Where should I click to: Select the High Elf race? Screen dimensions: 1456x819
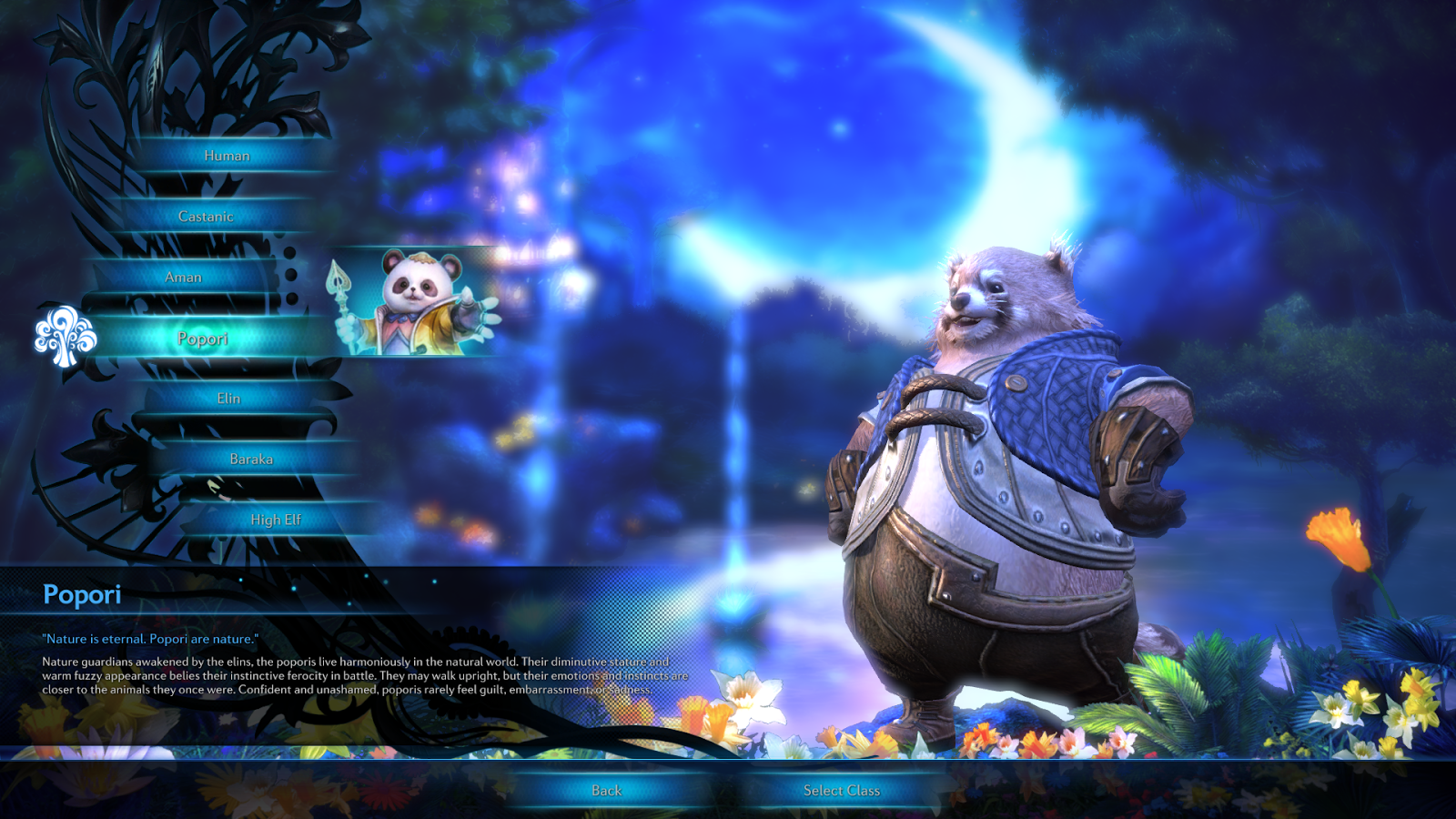point(276,519)
